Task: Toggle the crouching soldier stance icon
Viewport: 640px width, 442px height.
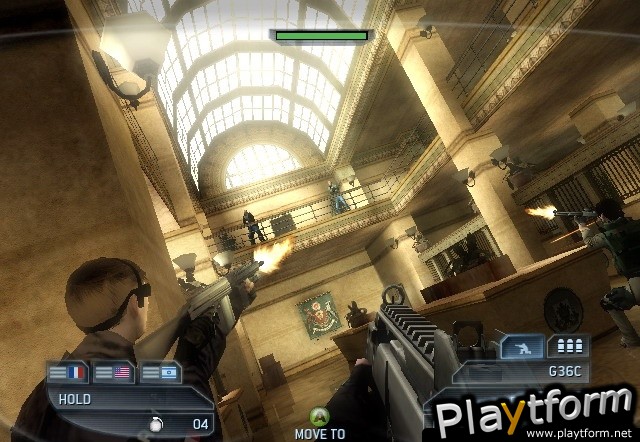Action: (x=527, y=346)
